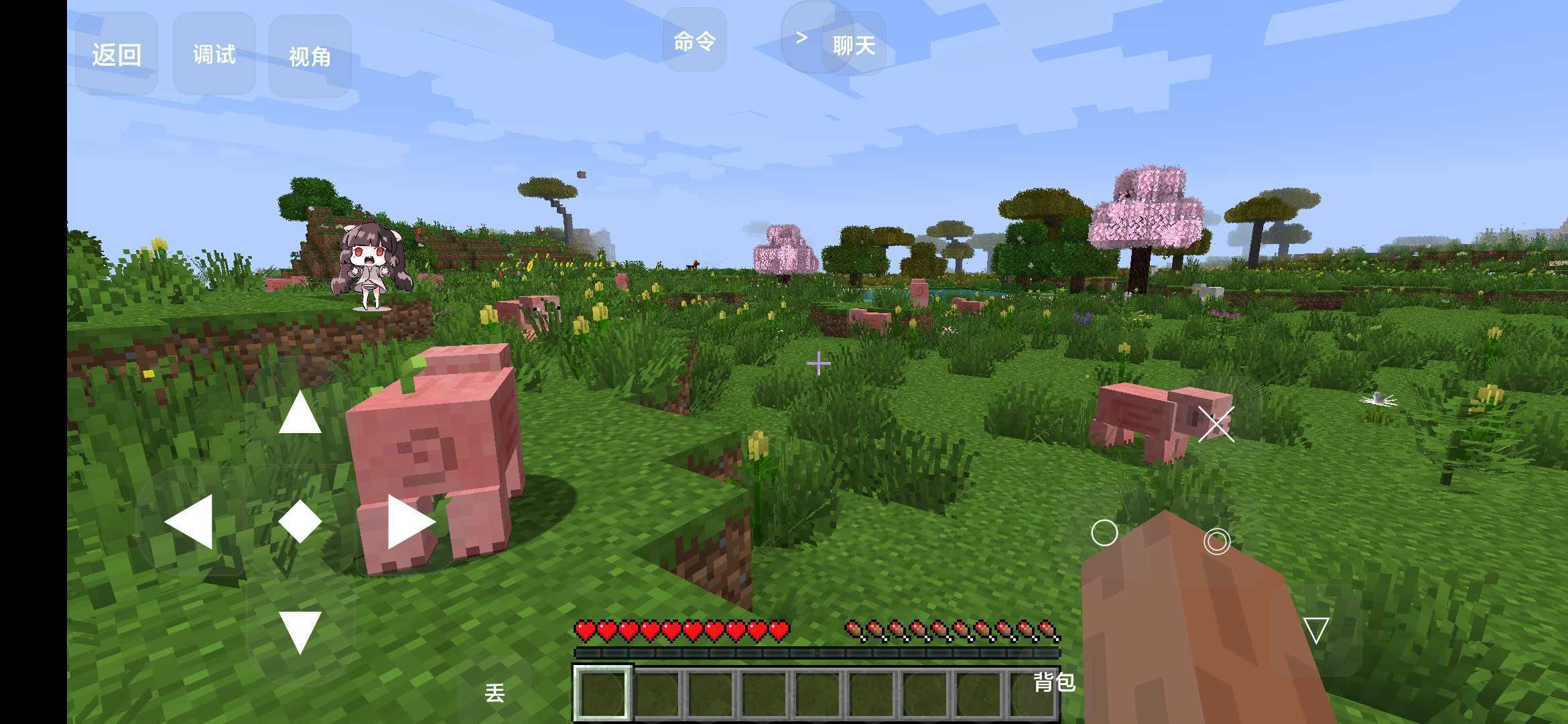This screenshot has width=1568, height=724.
Task: Tap the downward triangle sneak button
Action: coord(1316,630)
